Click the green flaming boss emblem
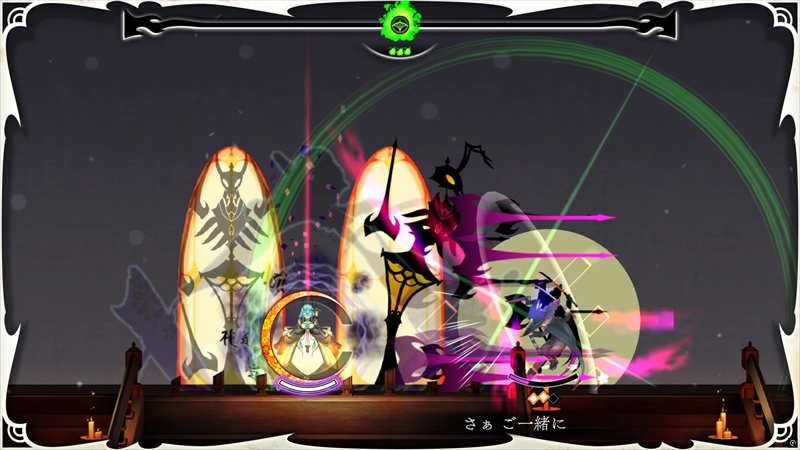Viewport: 800px width, 450px height. (399, 22)
